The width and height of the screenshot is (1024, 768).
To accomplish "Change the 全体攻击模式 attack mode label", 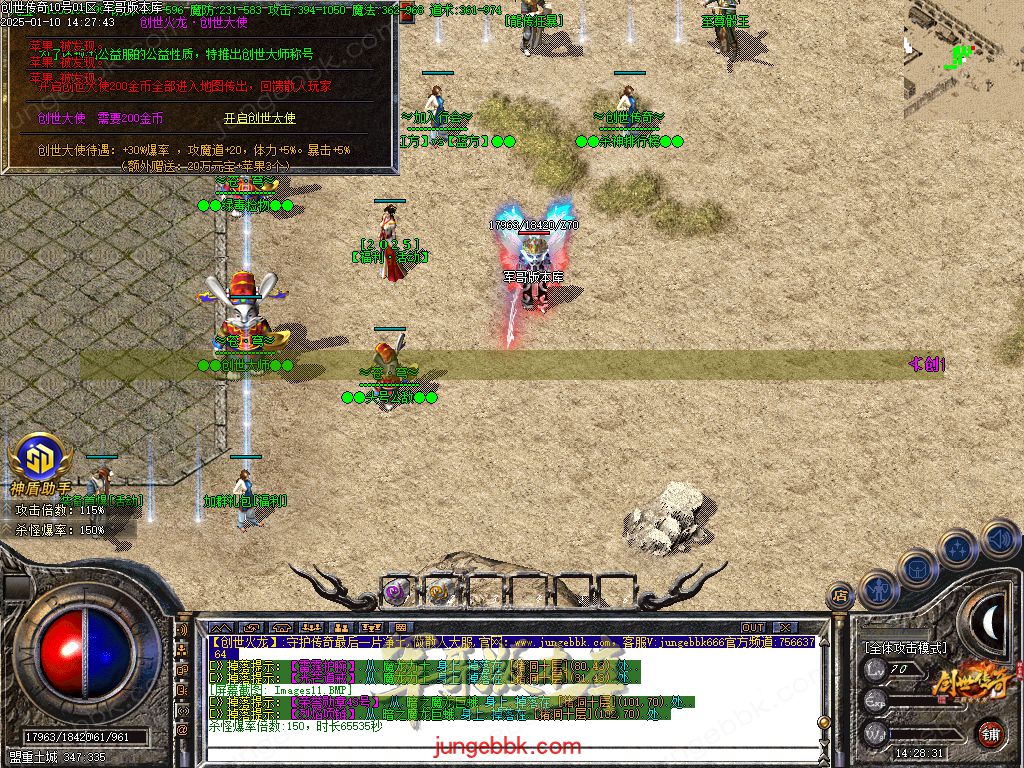I will [x=906, y=648].
